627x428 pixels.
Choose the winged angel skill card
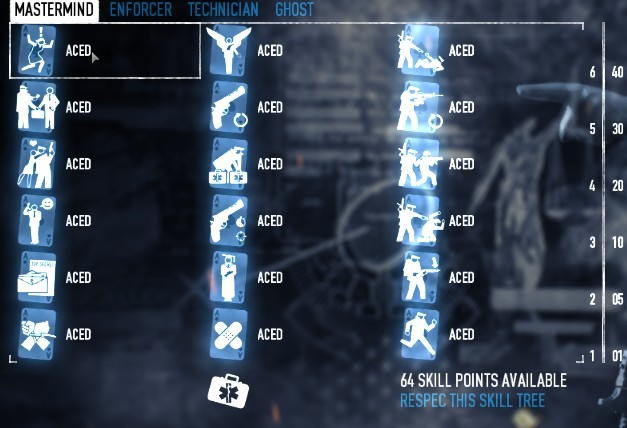[229, 51]
